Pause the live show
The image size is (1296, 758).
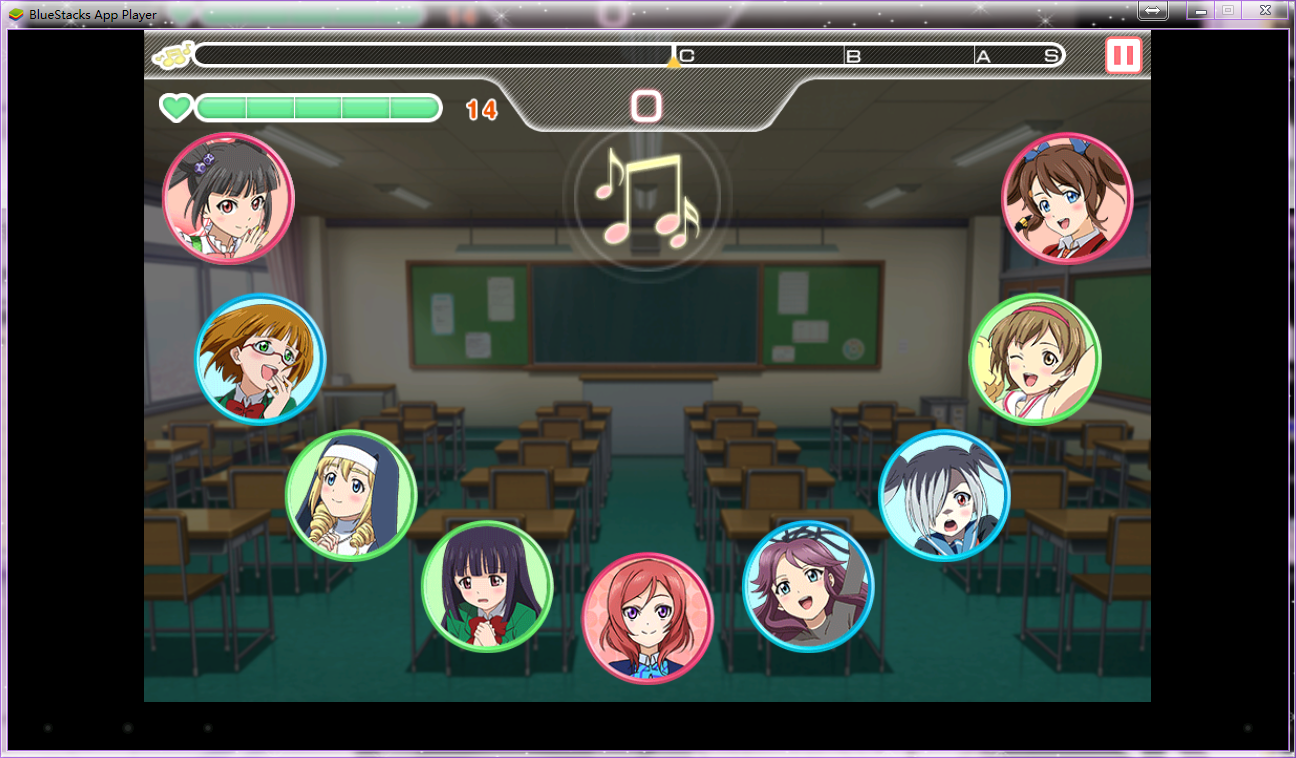tap(1123, 55)
